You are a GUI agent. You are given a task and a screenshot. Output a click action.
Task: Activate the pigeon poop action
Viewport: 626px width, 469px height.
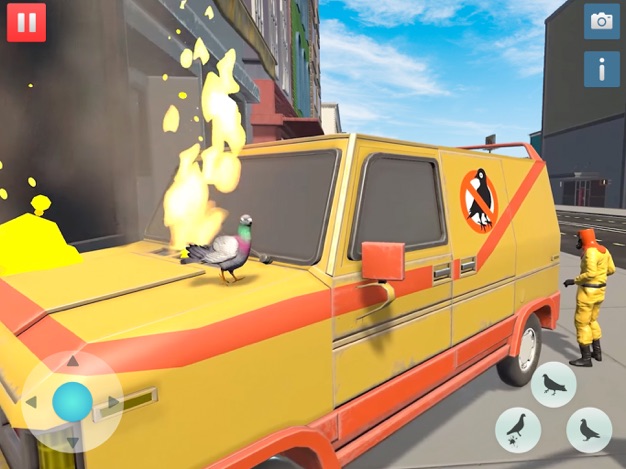click(518, 430)
